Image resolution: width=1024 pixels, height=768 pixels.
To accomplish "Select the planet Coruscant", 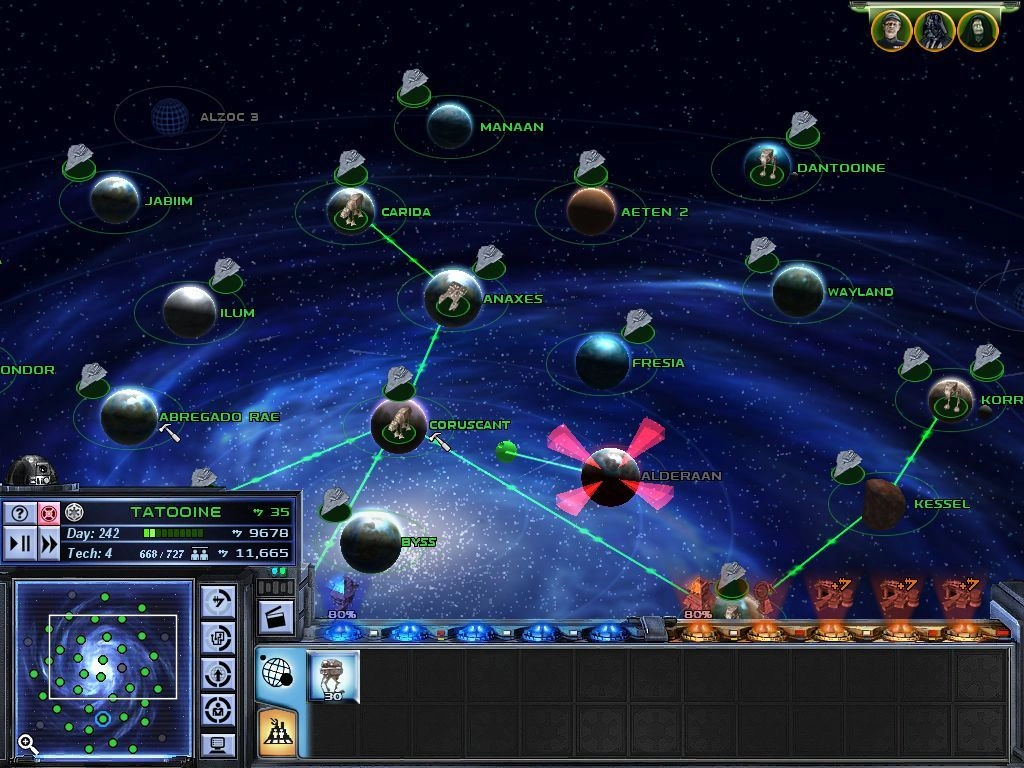I will 399,424.
